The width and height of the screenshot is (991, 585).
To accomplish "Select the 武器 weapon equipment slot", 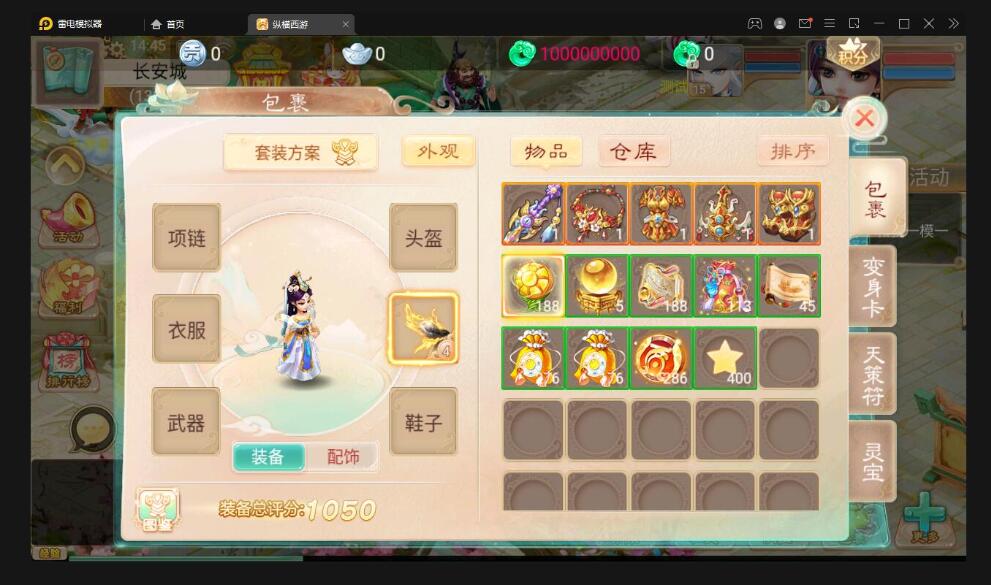I will 186,422.
